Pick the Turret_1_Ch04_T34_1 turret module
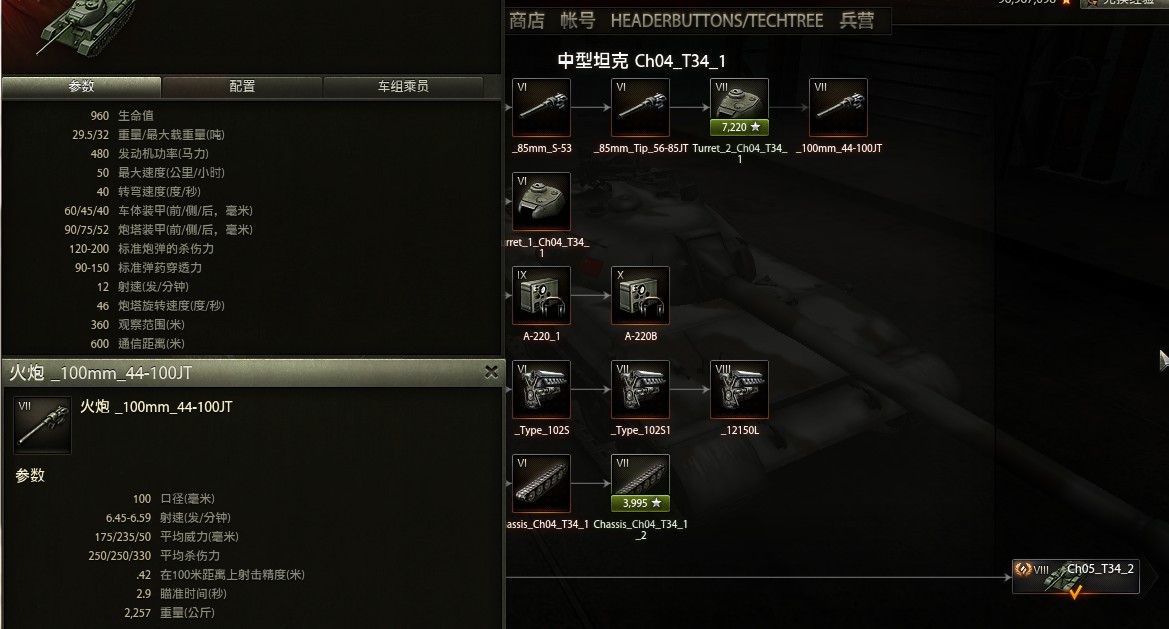This screenshot has width=1169, height=629. click(x=541, y=201)
